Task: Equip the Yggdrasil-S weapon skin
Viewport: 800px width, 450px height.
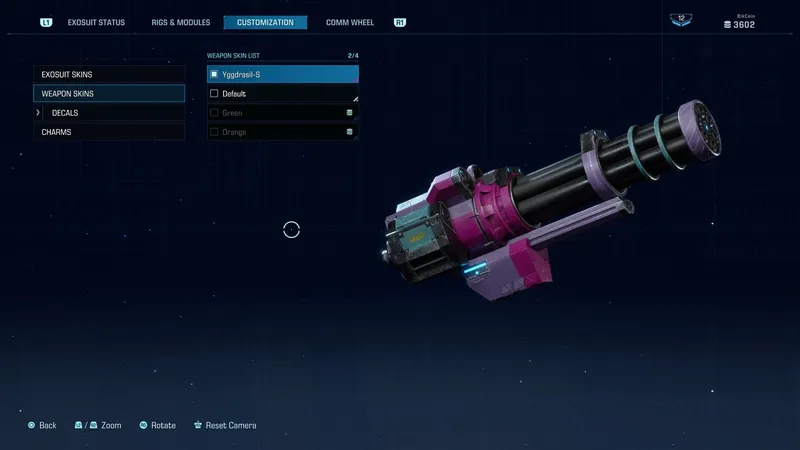Action: (x=282, y=74)
